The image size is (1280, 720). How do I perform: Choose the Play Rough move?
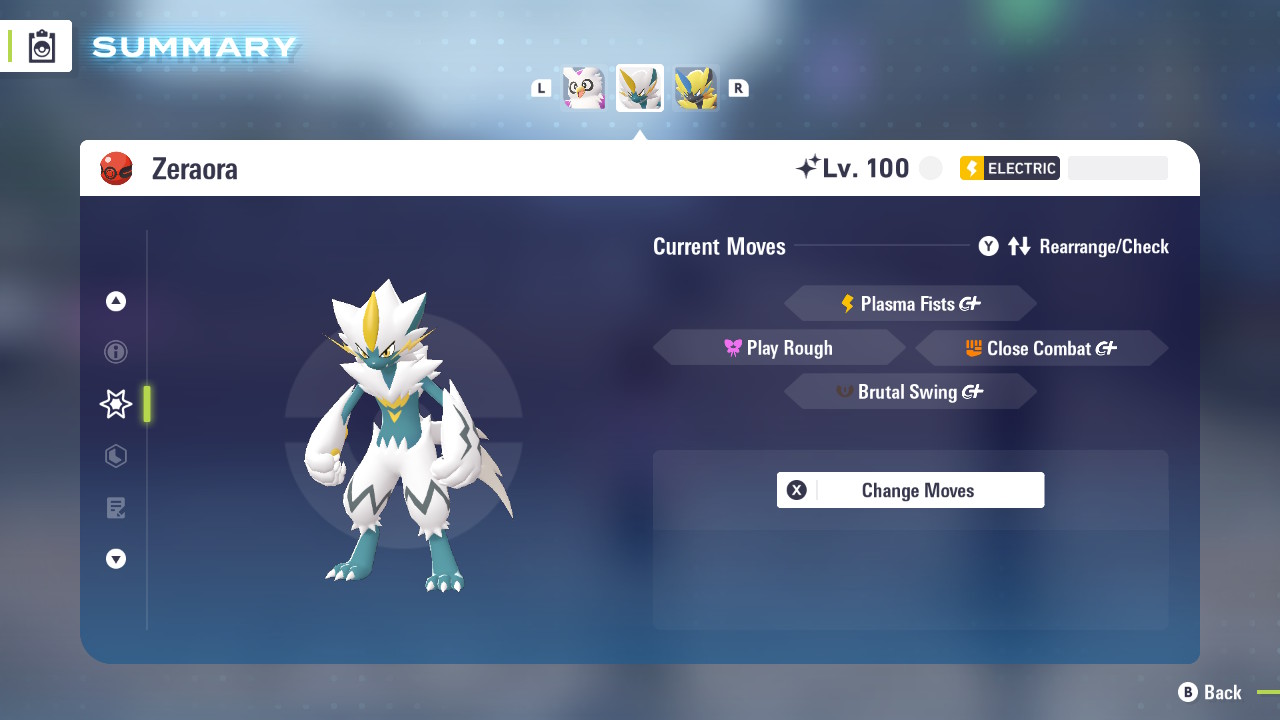tap(779, 348)
